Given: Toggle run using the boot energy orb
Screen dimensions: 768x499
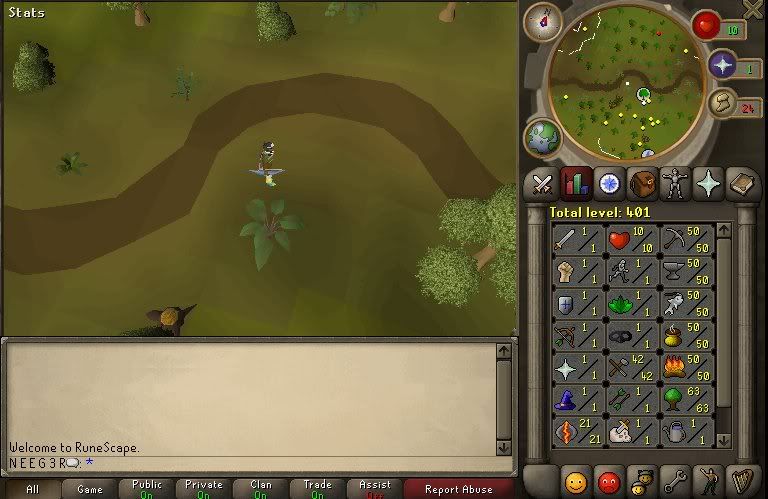Looking at the screenshot, I should [723, 104].
